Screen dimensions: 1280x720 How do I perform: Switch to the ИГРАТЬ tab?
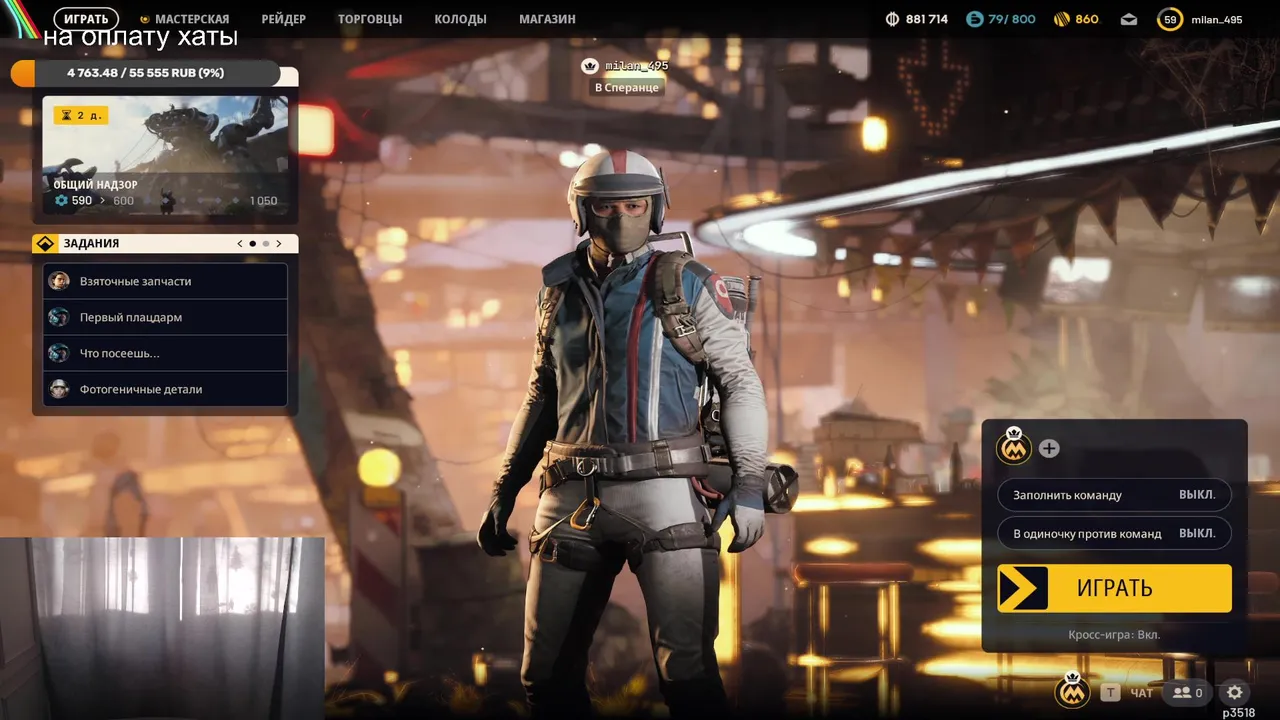pyautogui.click(x=86, y=19)
